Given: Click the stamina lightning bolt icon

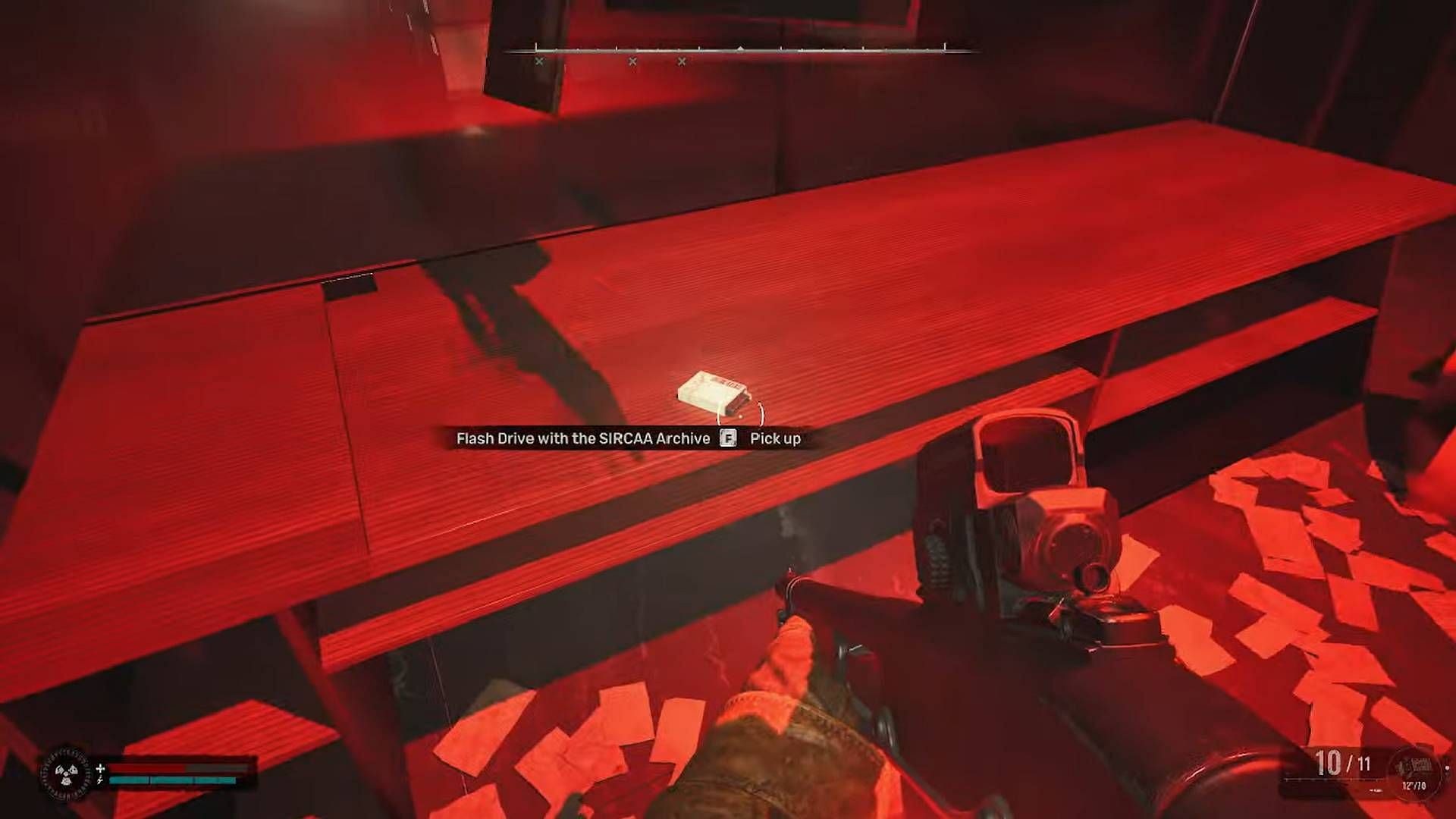Looking at the screenshot, I should point(101,780).
